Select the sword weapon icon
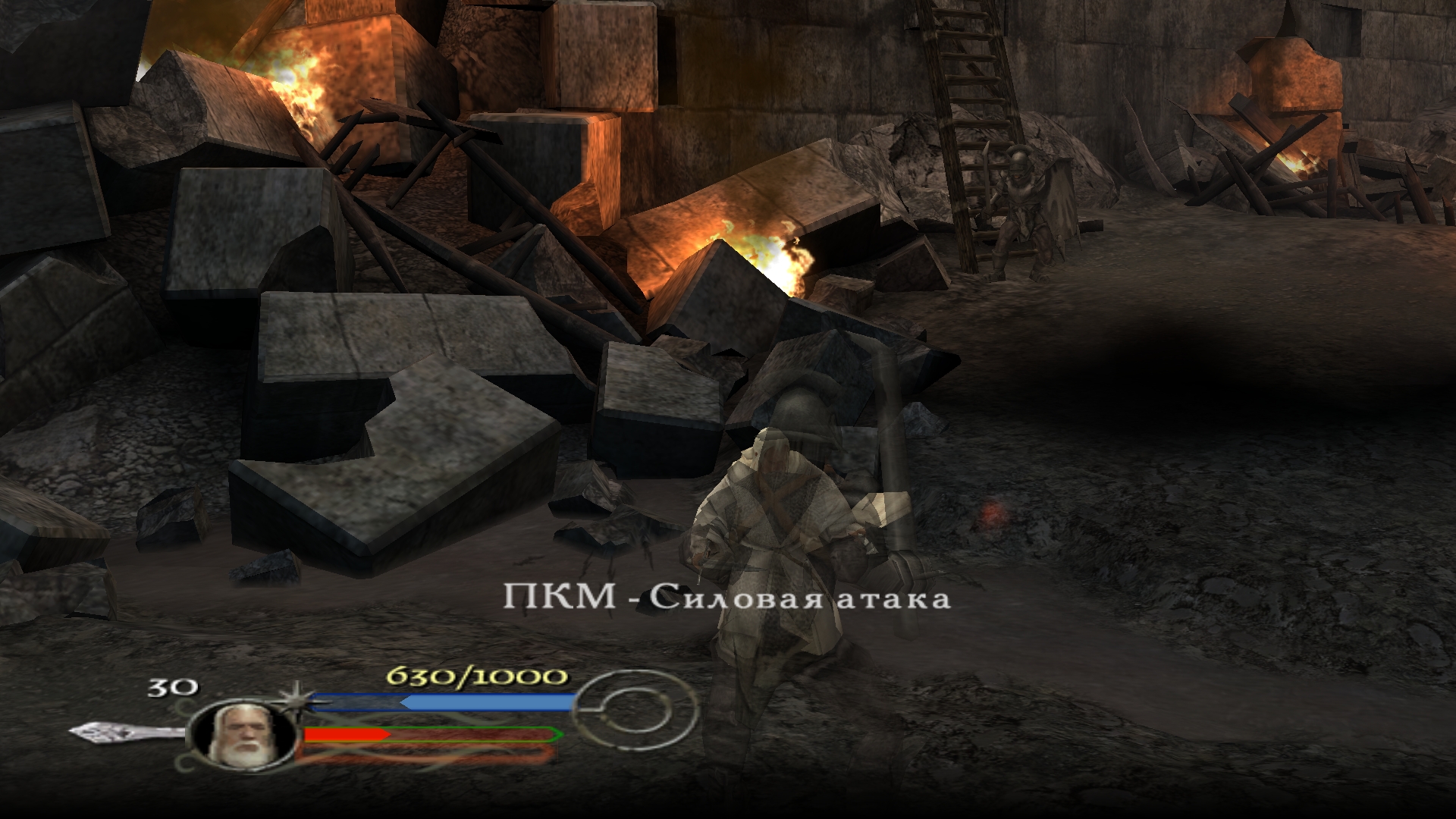This screenshot has height=819, width=1456. tap(125, 732)
